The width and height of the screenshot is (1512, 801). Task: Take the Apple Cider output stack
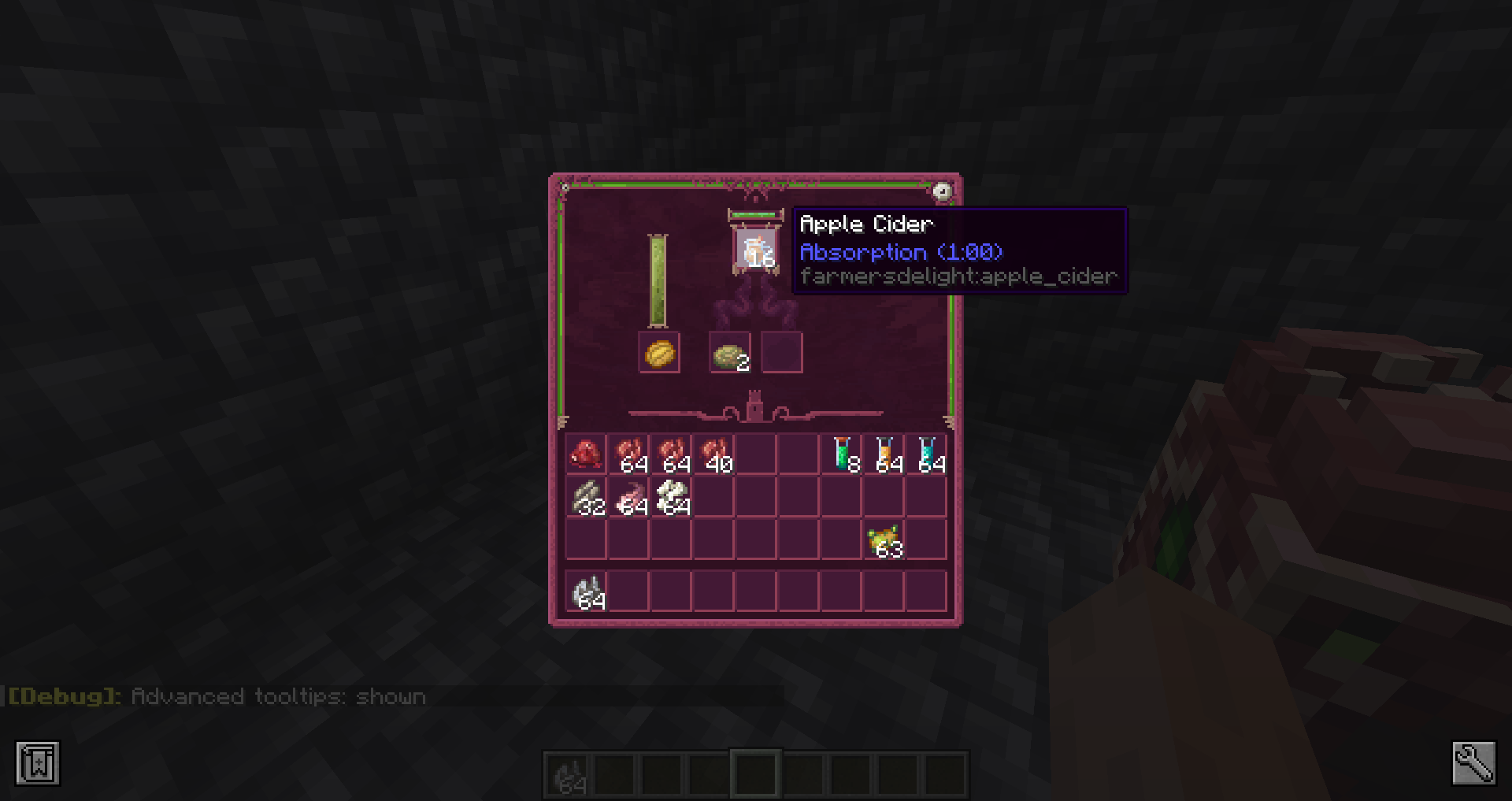756,250
